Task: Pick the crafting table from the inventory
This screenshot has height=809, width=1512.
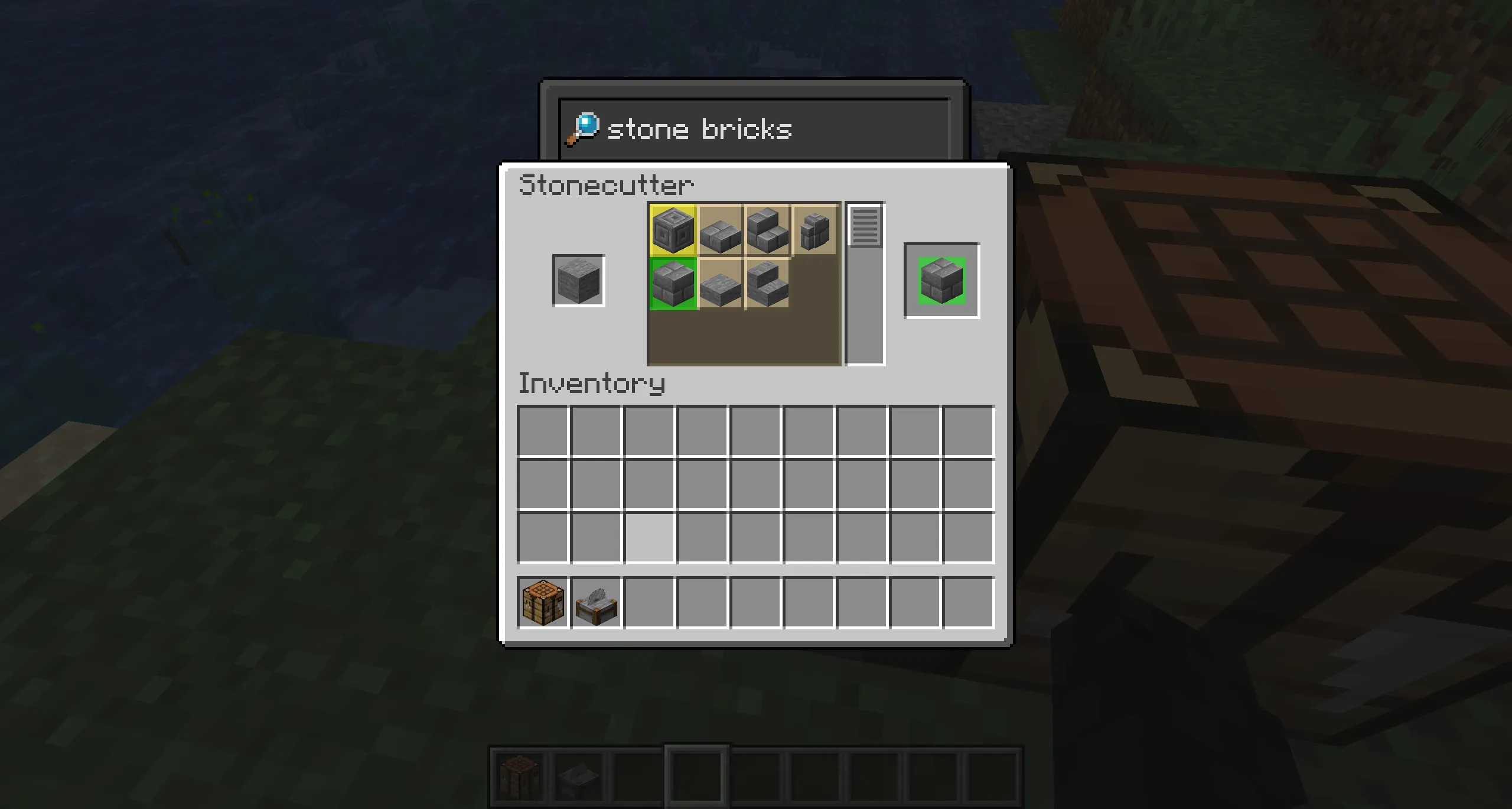Action: coord(543,601)
